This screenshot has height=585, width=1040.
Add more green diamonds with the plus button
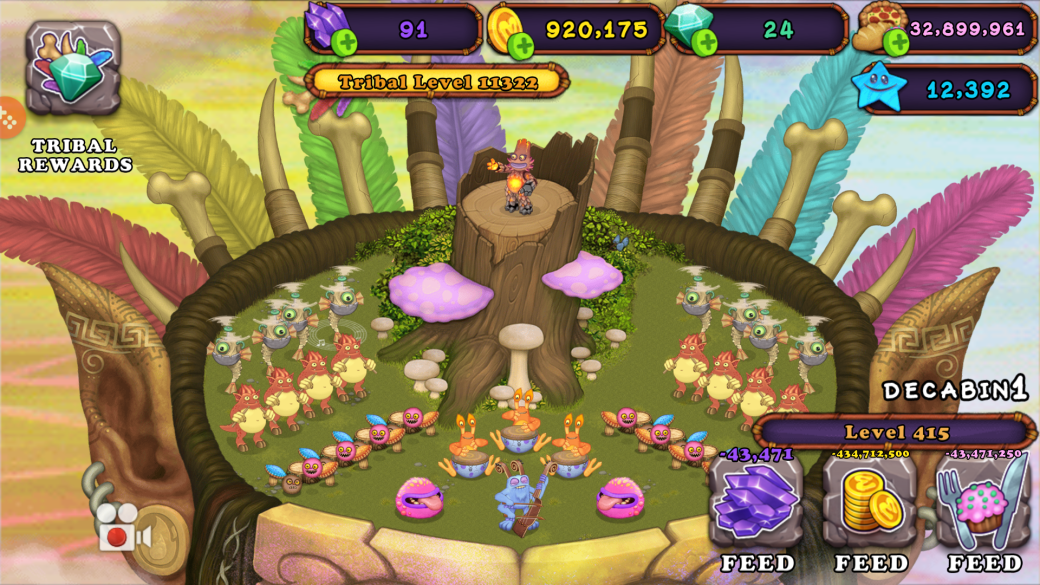[705, 43]
